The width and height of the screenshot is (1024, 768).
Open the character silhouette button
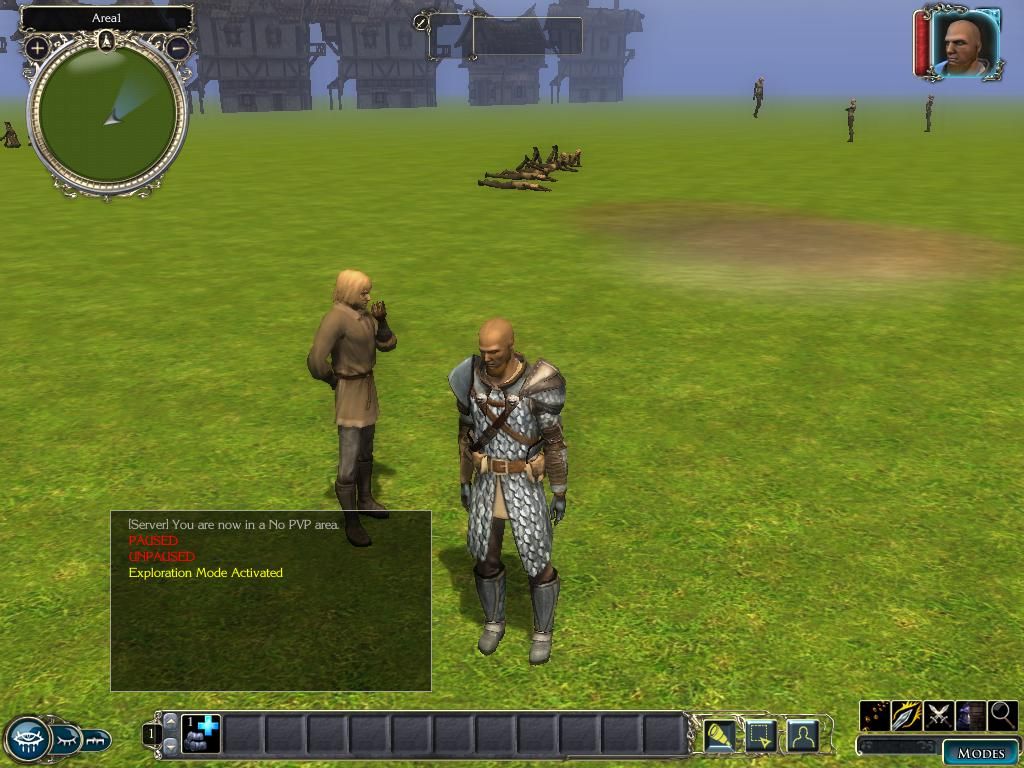(802, 735)
